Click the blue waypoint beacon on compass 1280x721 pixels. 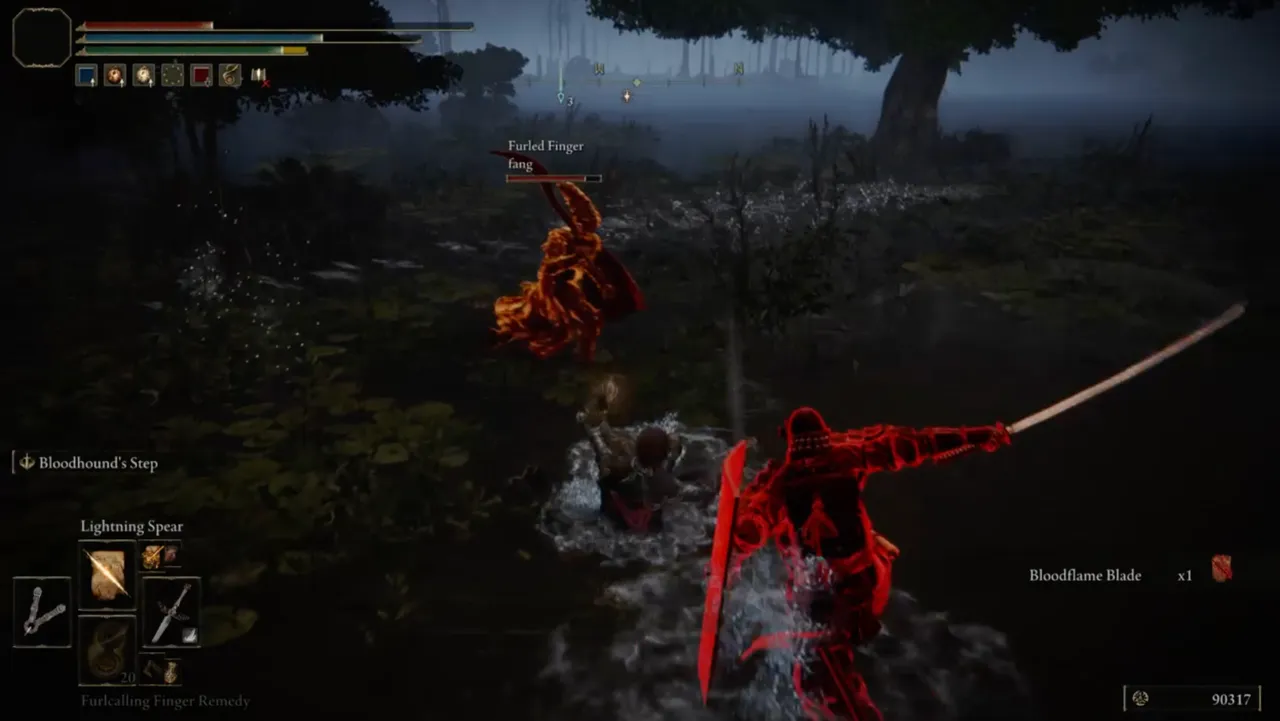tap(561, 97)
